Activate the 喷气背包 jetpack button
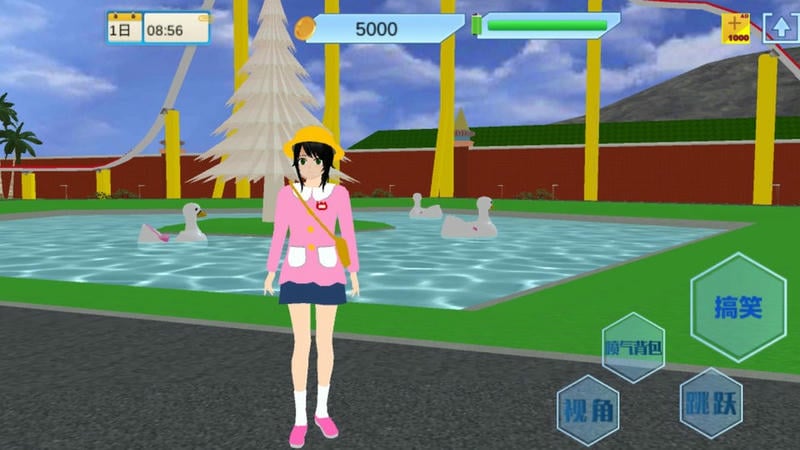Viewport: 800px width, 450px height. point(633,348)
